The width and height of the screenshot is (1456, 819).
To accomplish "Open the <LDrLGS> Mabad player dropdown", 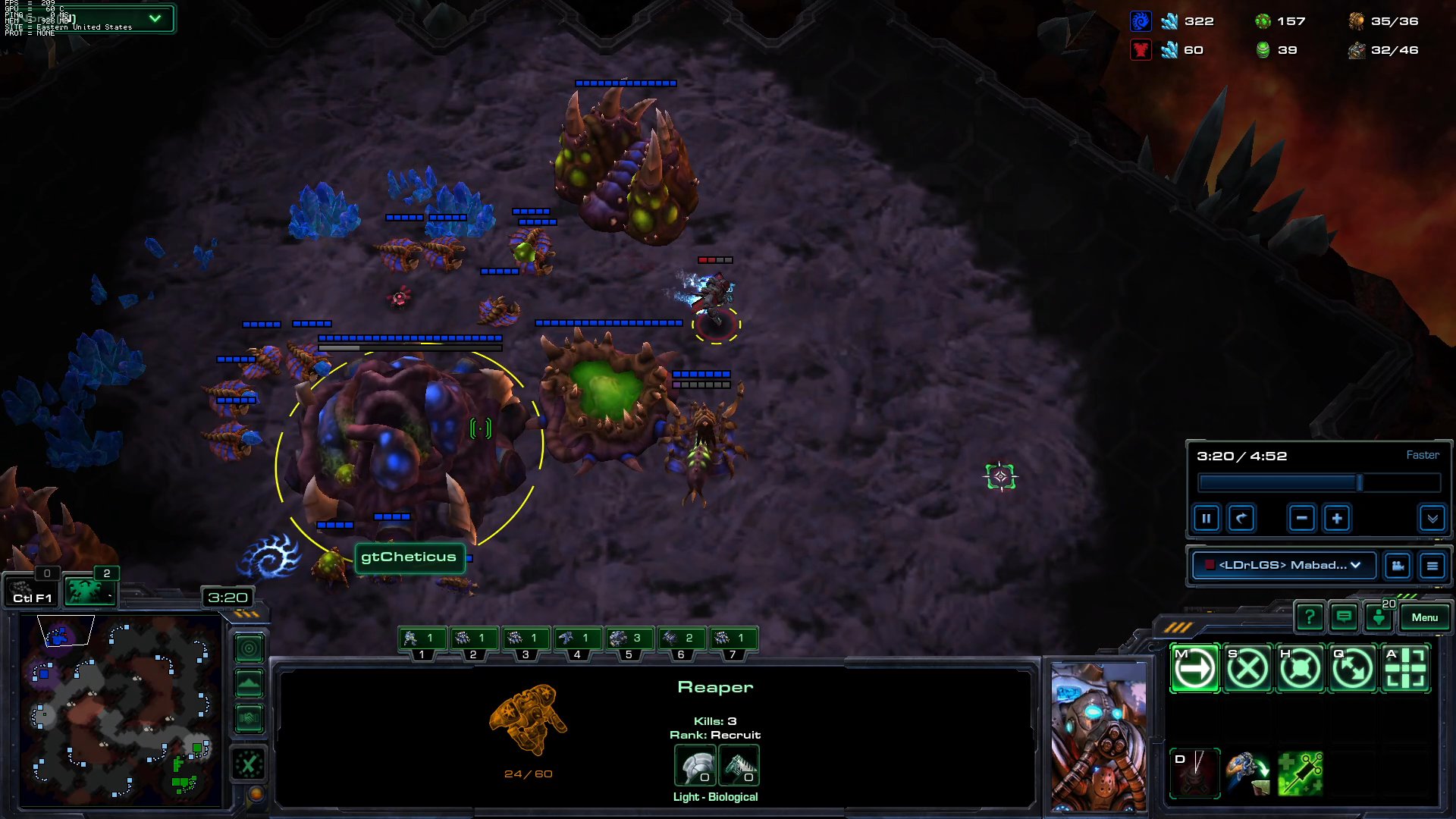I will (1285, 566).
